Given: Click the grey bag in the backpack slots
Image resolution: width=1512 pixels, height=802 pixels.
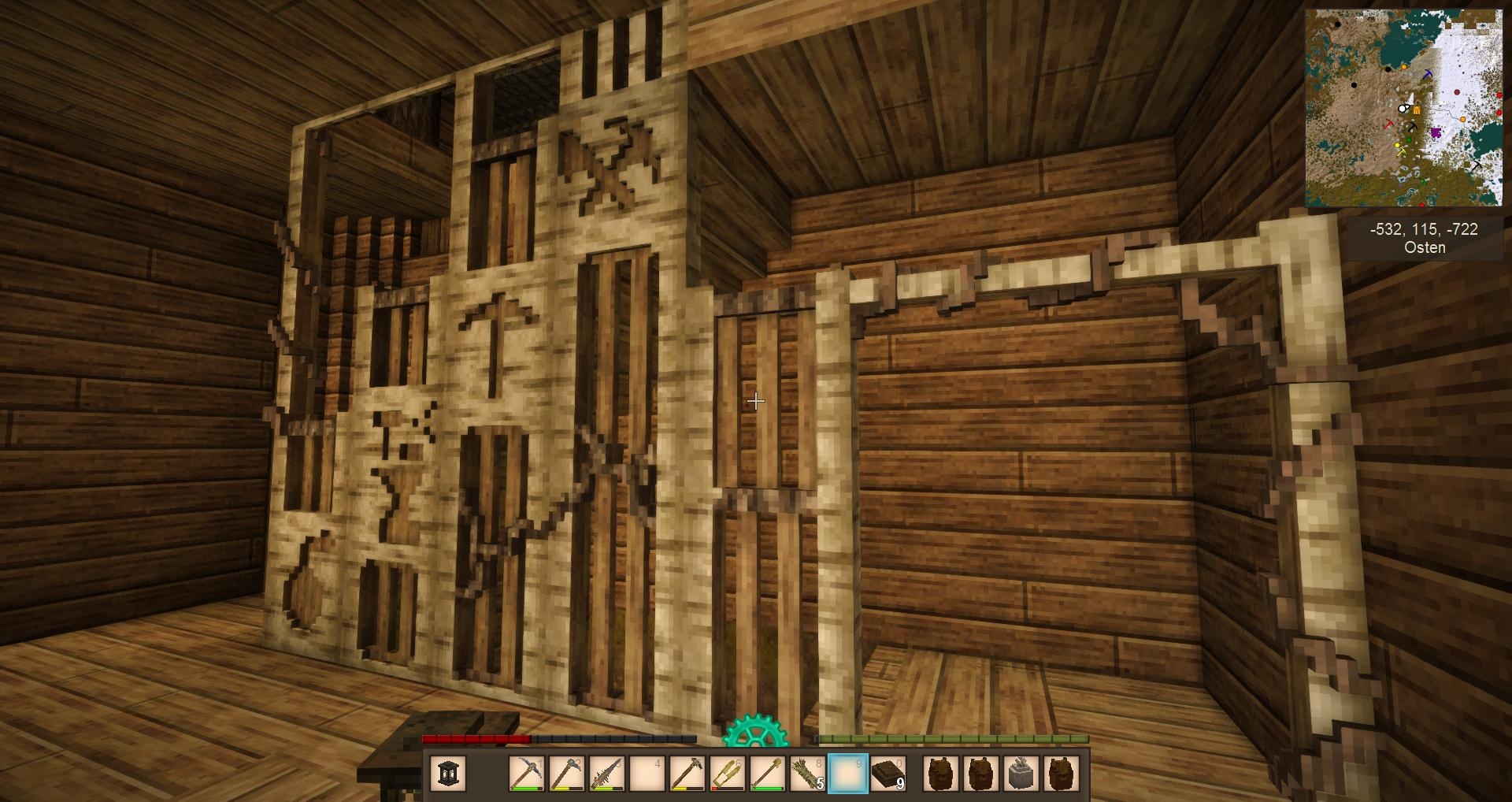Looking at the screenshot, I should (x=1021, y=773).
